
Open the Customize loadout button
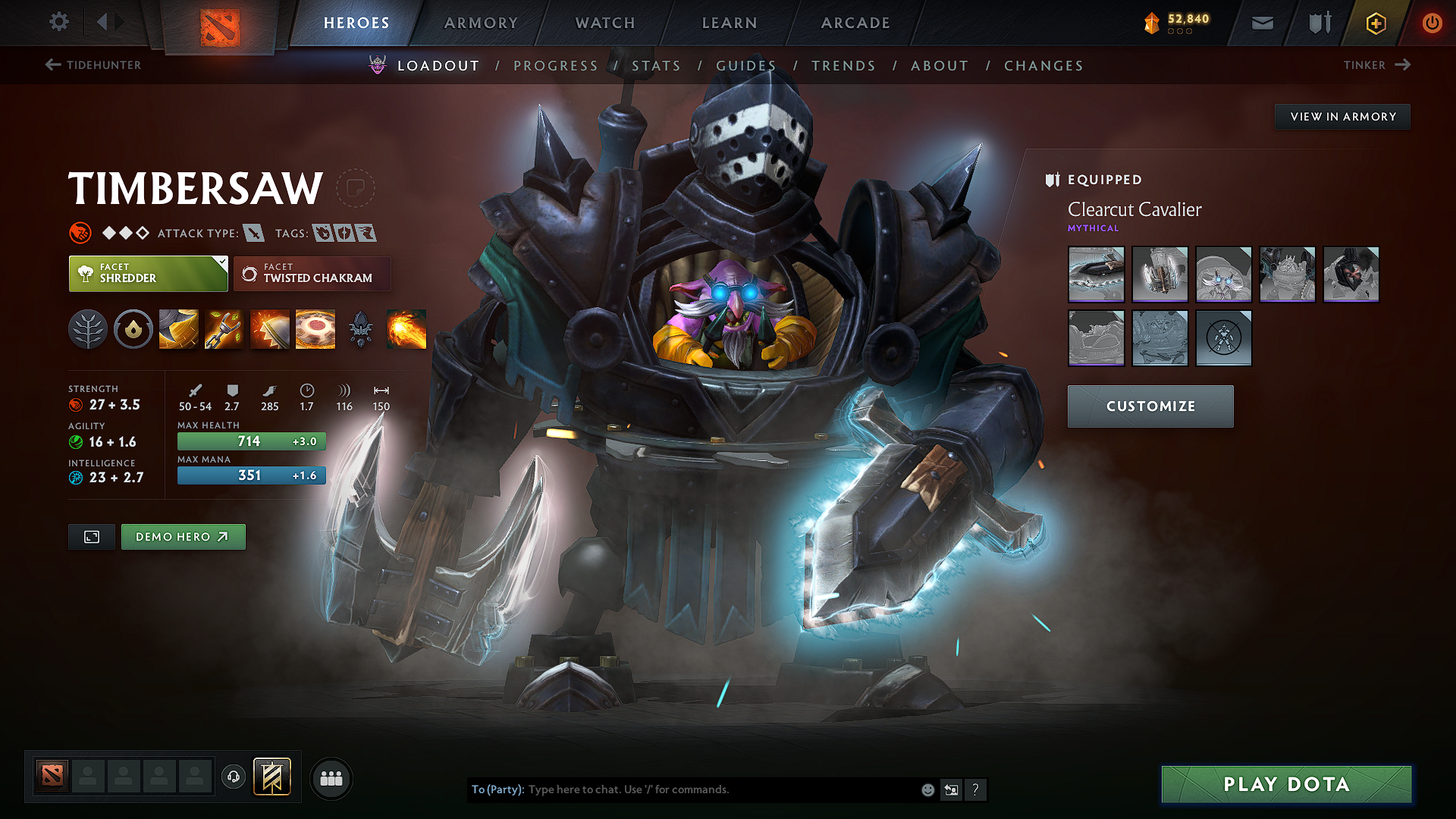point(1150,406)
